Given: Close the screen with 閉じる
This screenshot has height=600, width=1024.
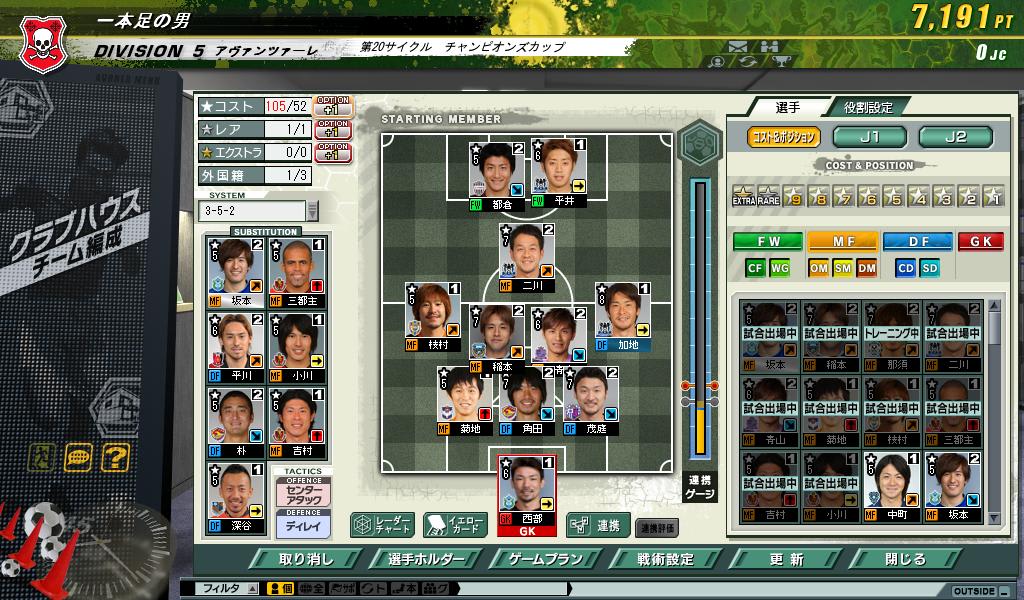Looking at the screenshot, I should click(906, 559).
